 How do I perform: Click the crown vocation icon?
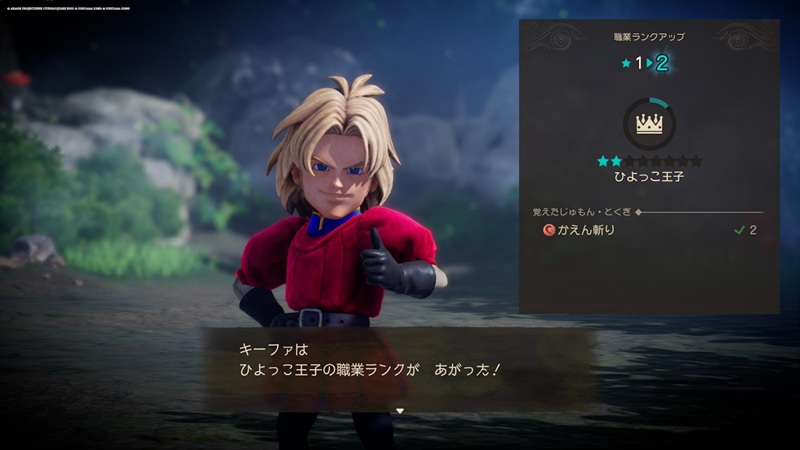click(649, 124)
